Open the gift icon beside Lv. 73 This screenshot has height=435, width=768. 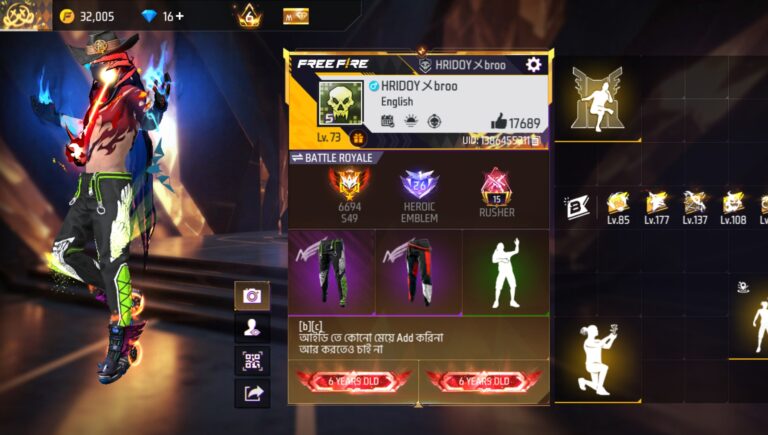(x=357, y=138)
